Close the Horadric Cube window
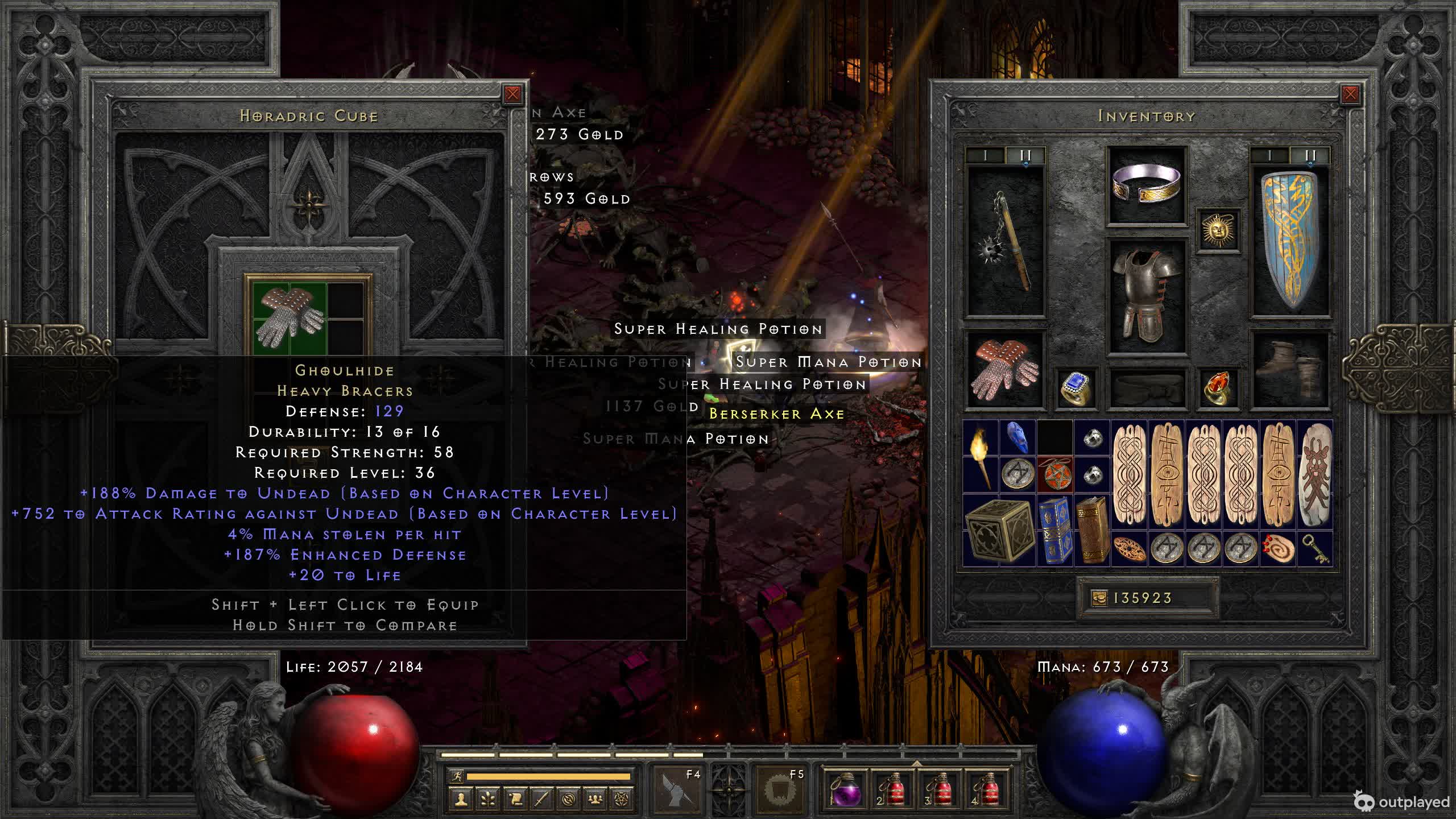The height and width of the screenshot is (819, 1456). [x=512, y=94]
